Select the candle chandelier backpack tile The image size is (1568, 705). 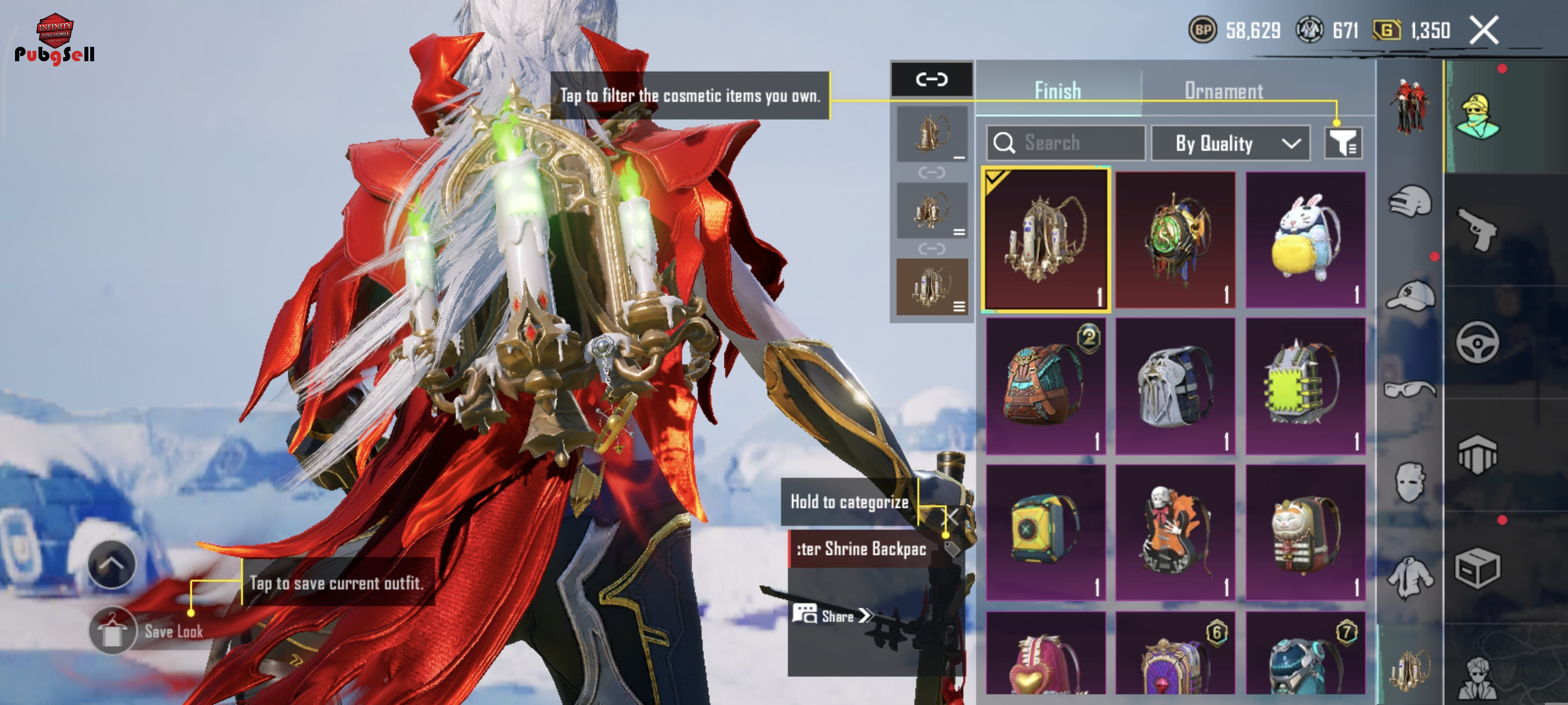[1046, 240]
